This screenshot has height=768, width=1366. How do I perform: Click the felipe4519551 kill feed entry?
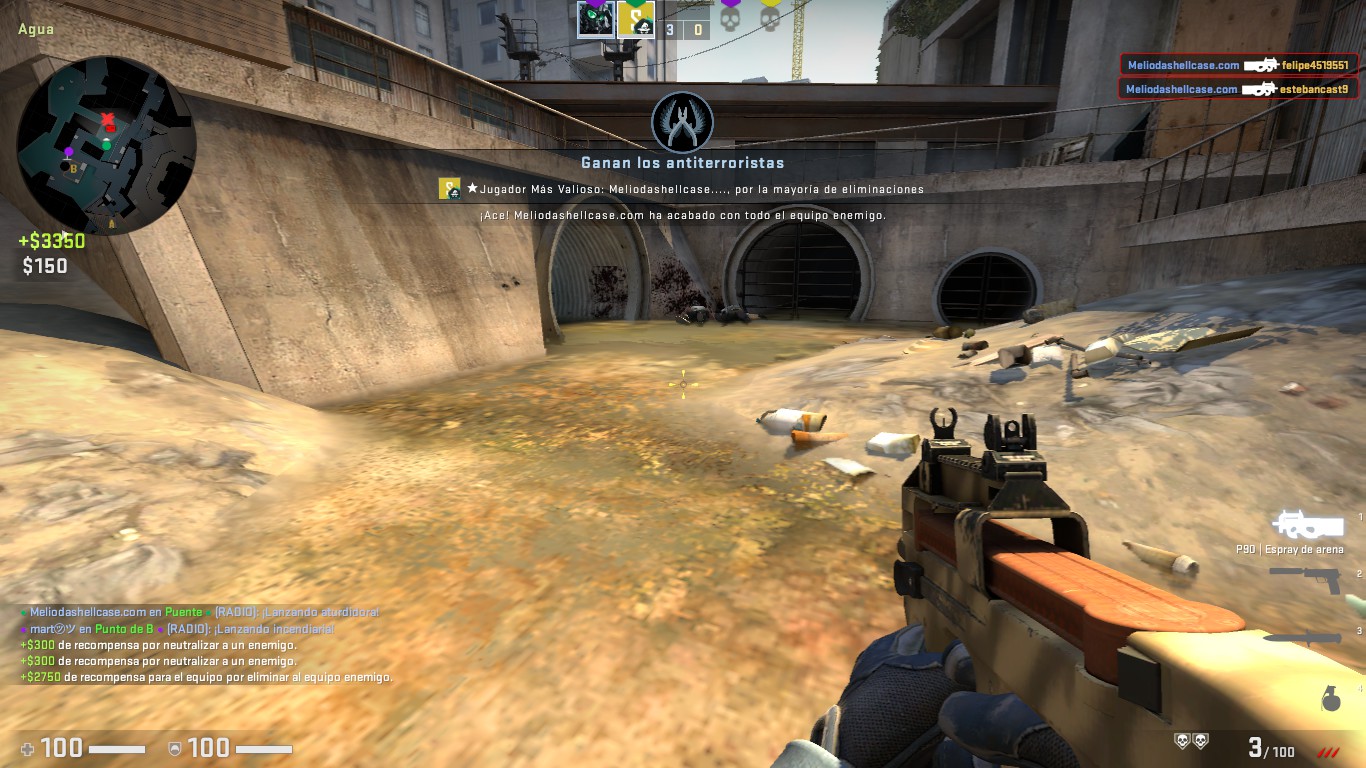point(1238,65)
